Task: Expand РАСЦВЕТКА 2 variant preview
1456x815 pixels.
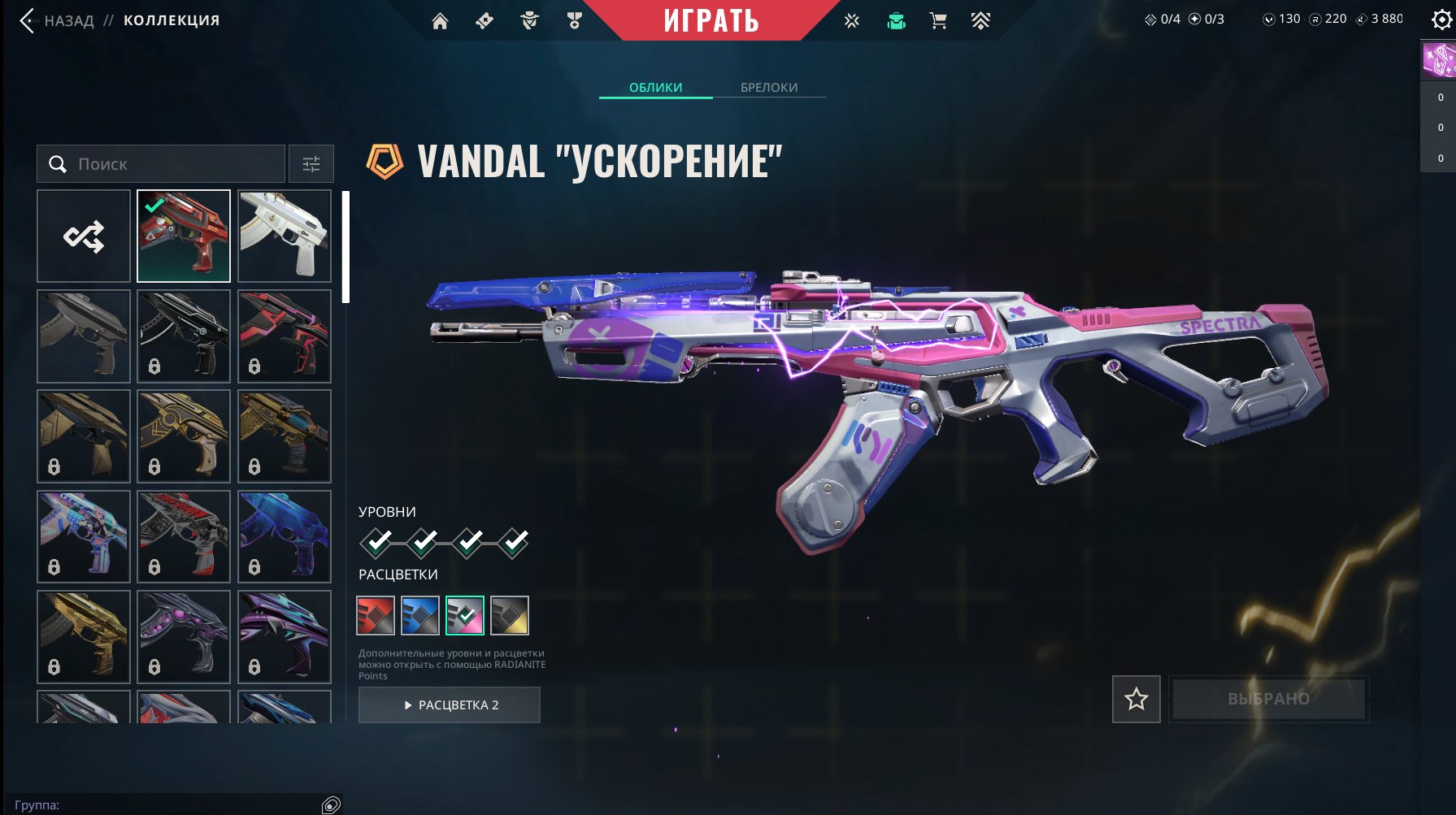Action: tap(448, 704)
